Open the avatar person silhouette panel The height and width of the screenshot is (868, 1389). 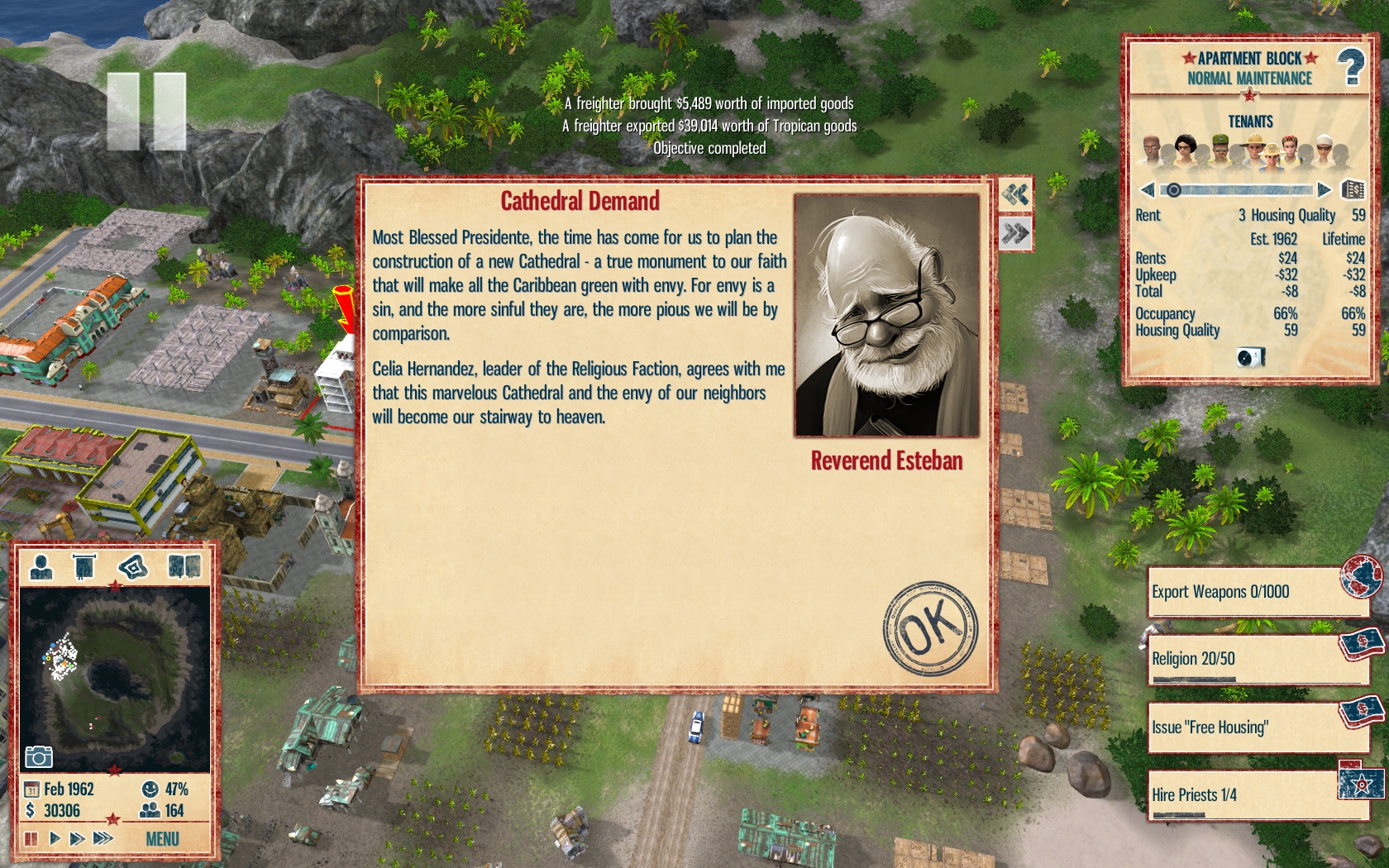41,567
